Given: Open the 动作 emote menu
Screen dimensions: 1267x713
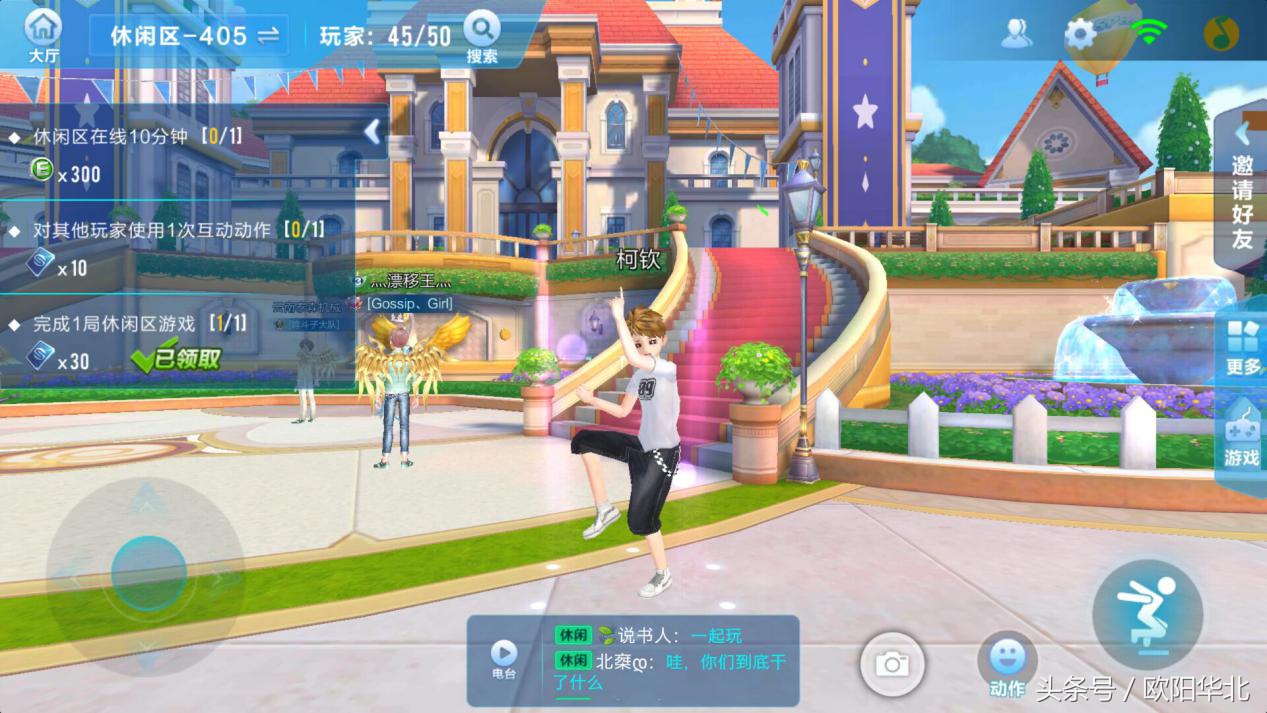Looking at the screenshot, I should click(x=1007, y=665).
